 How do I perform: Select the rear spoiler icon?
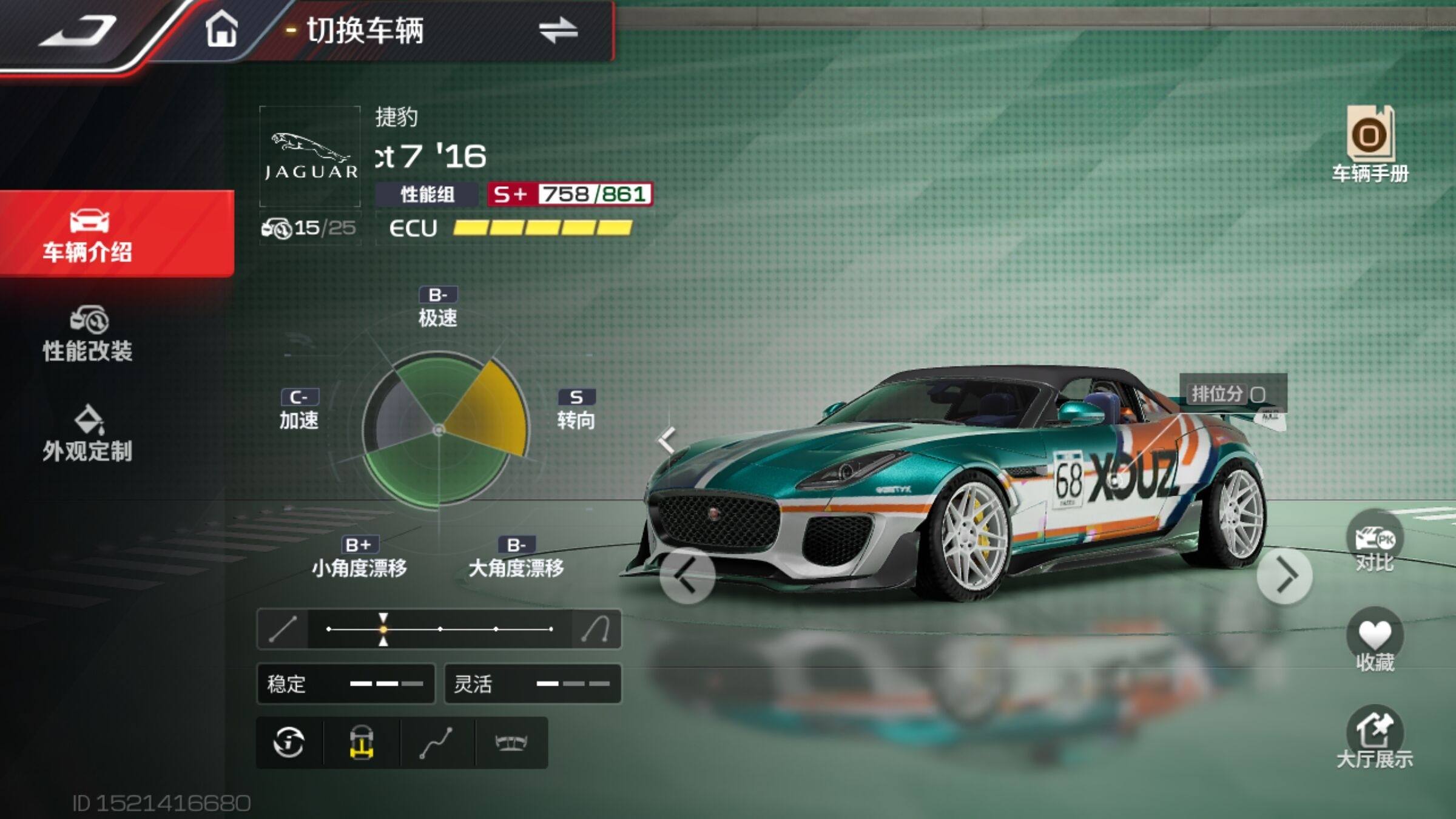[511, 742]
